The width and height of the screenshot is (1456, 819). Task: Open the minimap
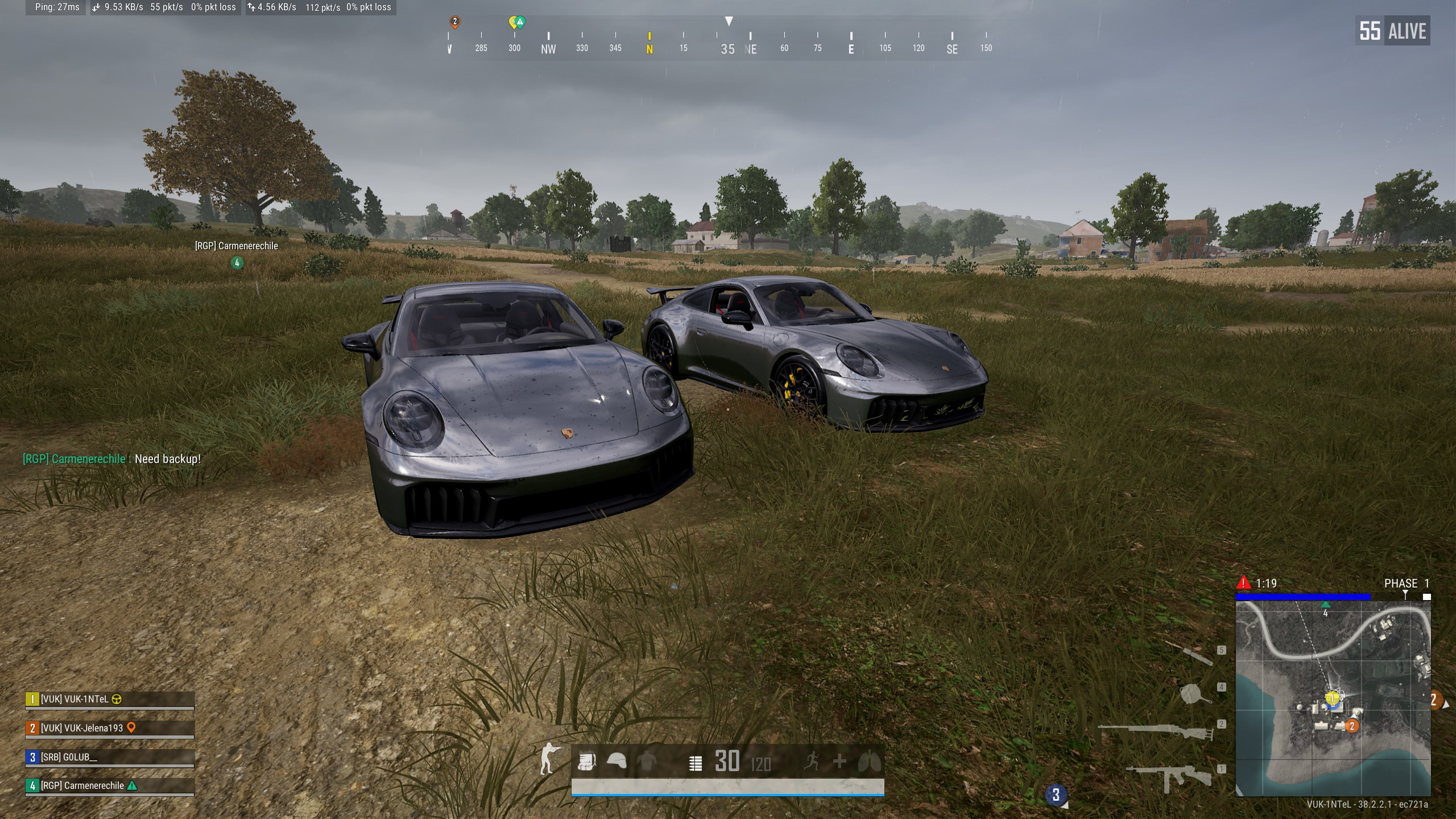coord(1333,698)
